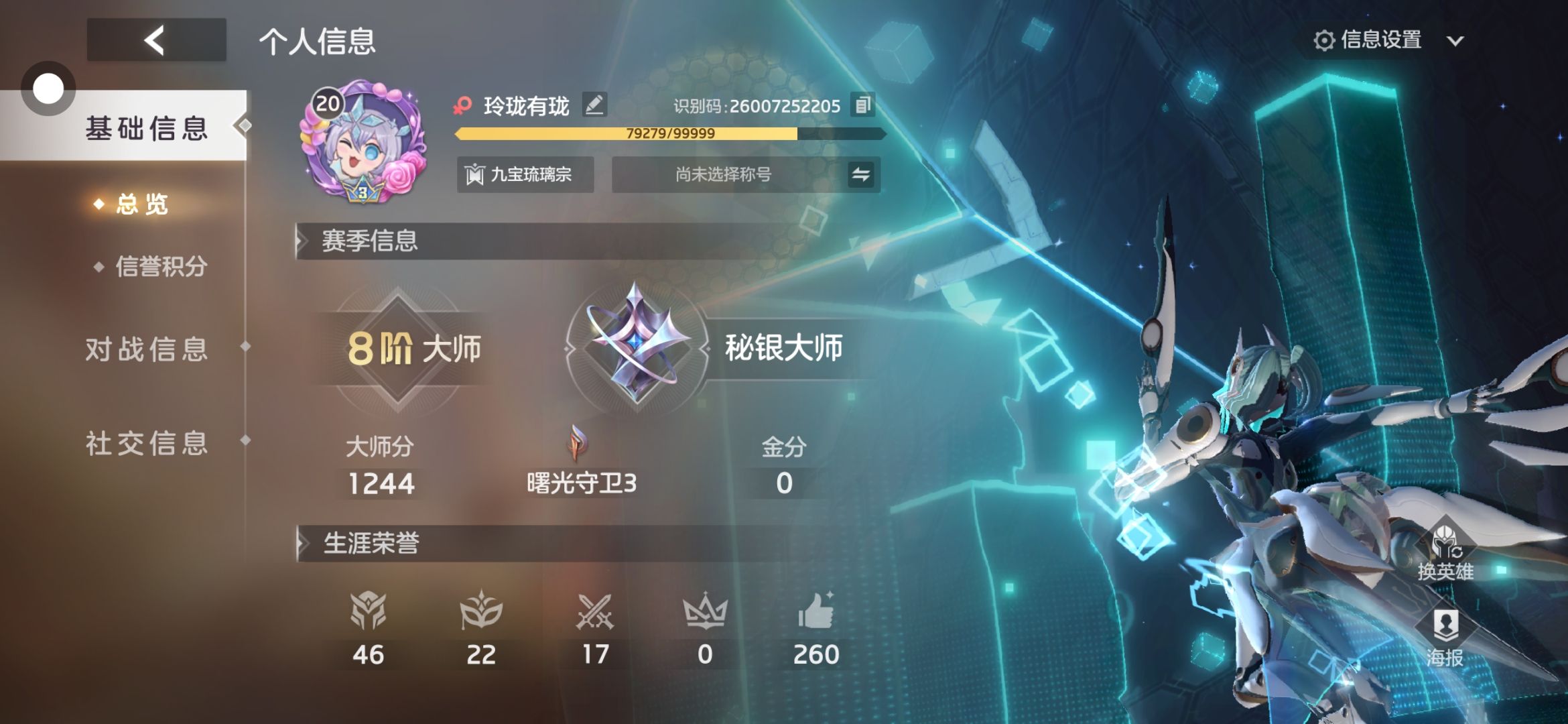
Task: Select the crossed swords honor icon
Action: tap(595, 611)
